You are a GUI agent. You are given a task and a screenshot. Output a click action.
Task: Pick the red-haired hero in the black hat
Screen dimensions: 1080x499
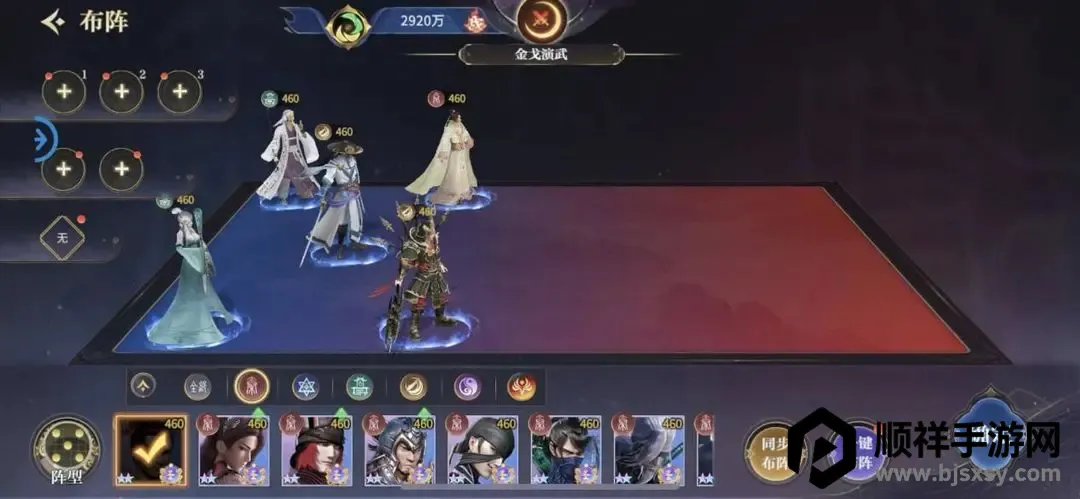point(316,450)
